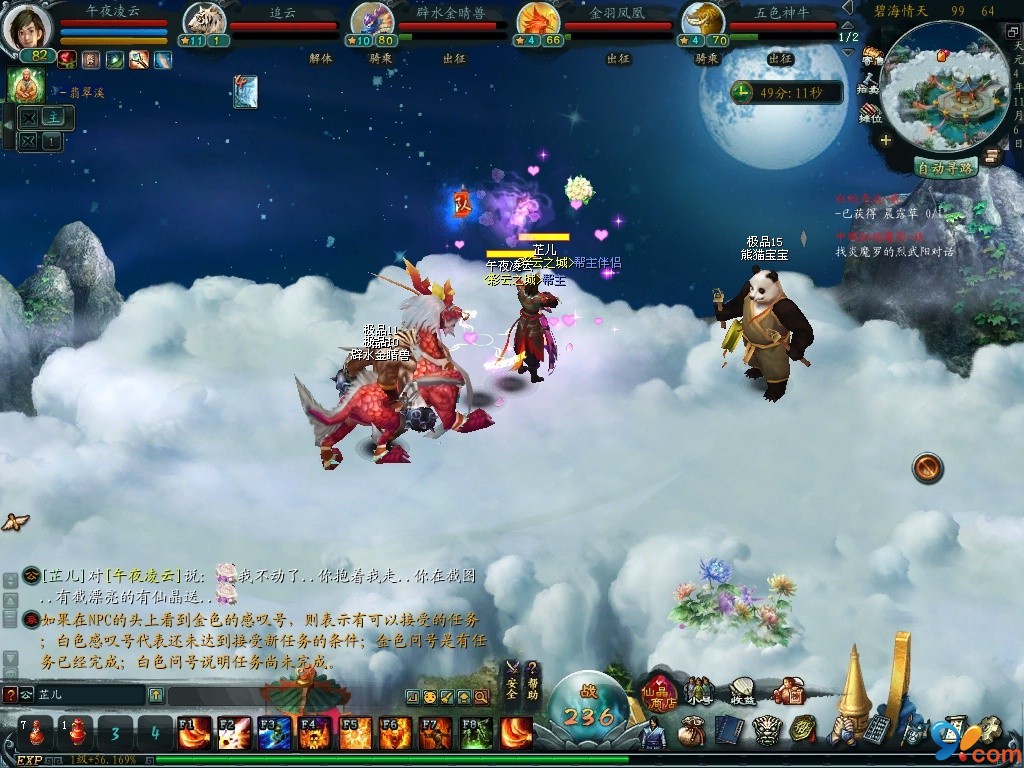The image size is (1024, 768).
Task: Open the 寄售 consignment icon
Action: [872, 56]
